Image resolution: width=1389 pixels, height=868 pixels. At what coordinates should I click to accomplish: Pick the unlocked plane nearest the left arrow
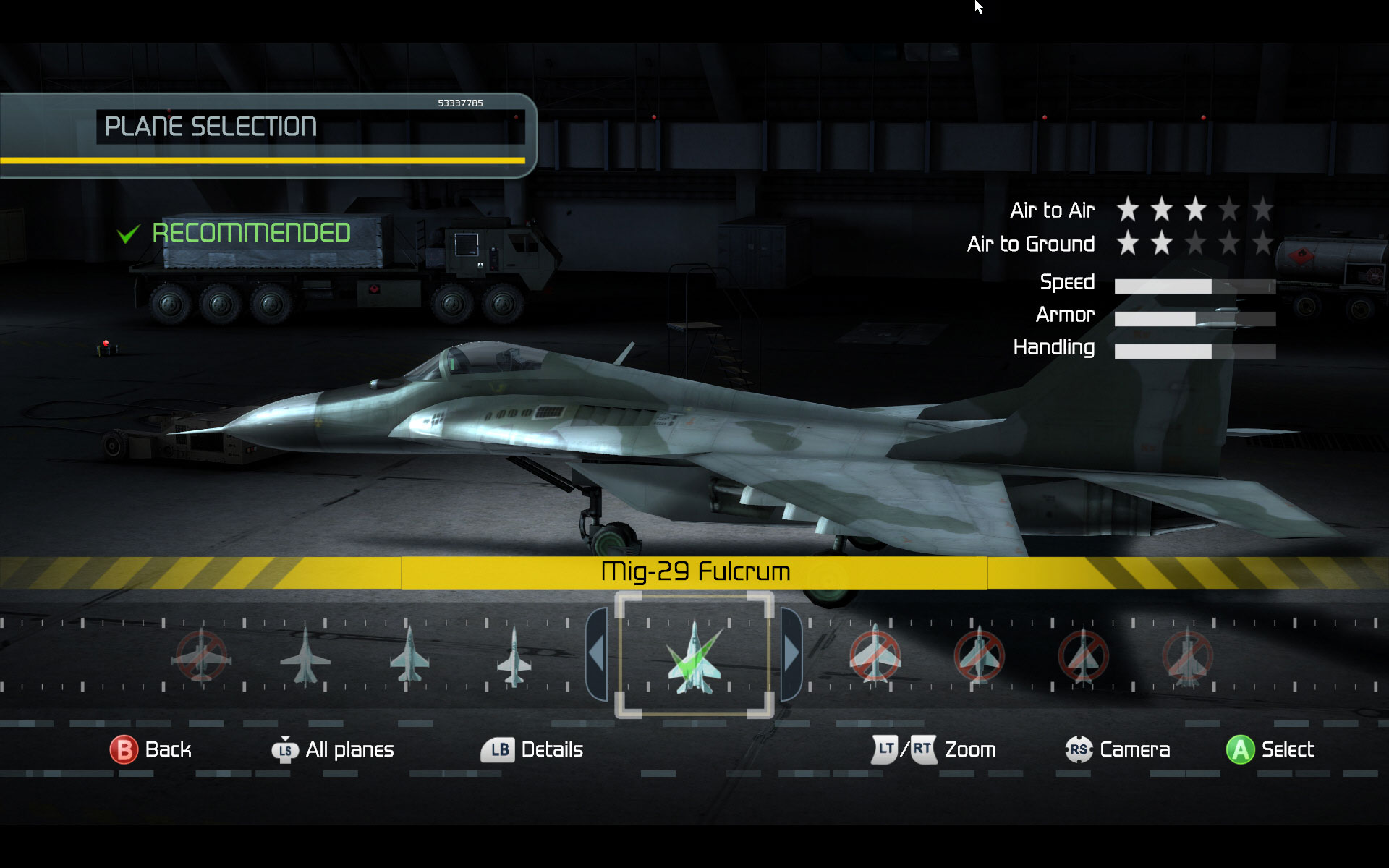tap(514, 656)
